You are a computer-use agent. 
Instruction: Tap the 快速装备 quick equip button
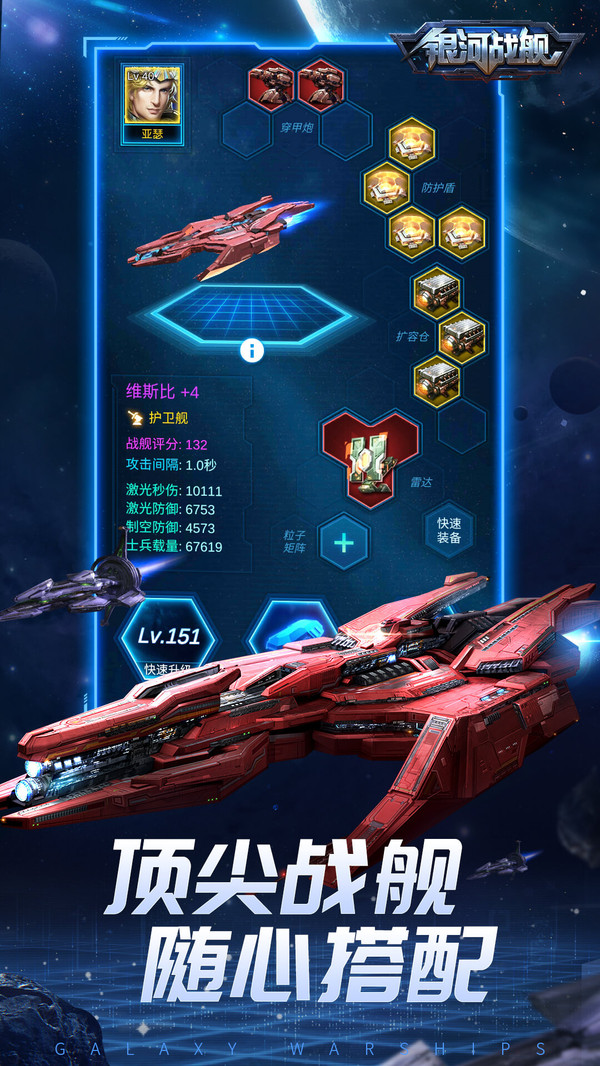[x=448, y=530]
